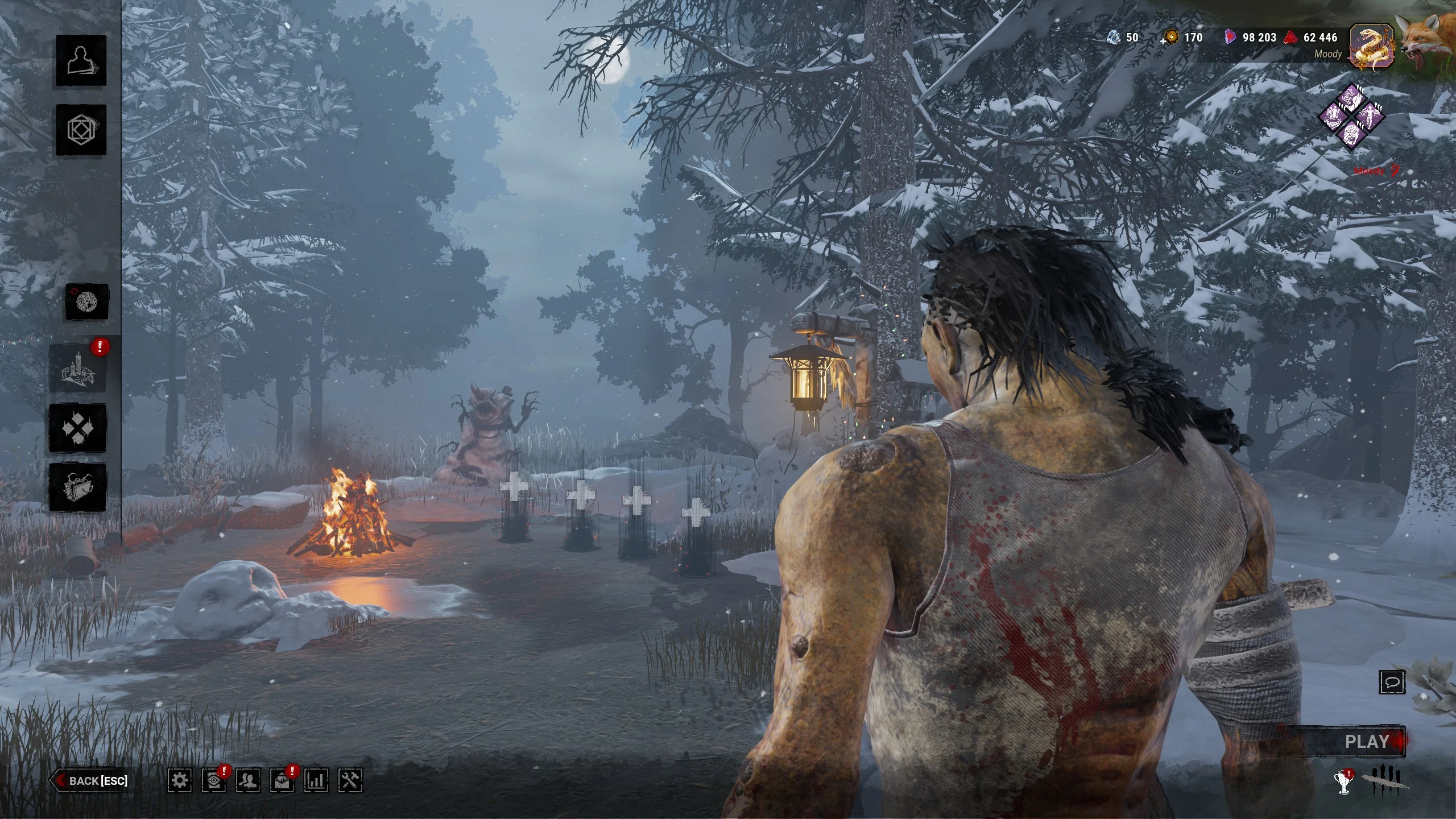Open the four-diamonds customization button
Image resolution: width=1456 pixels, height=819 pixels.
coord(78,428)
